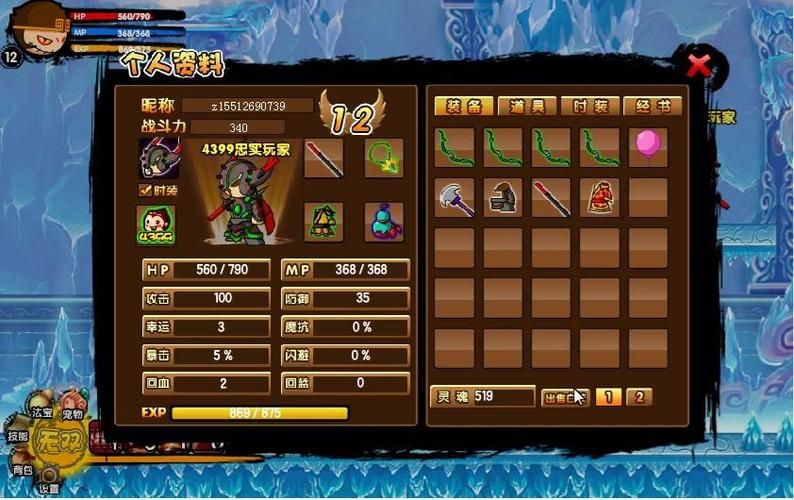Image resolution: width=794 pixels, height=500 pixels.
Task: Select the red armor inventory item
Action: click(600, 197)
